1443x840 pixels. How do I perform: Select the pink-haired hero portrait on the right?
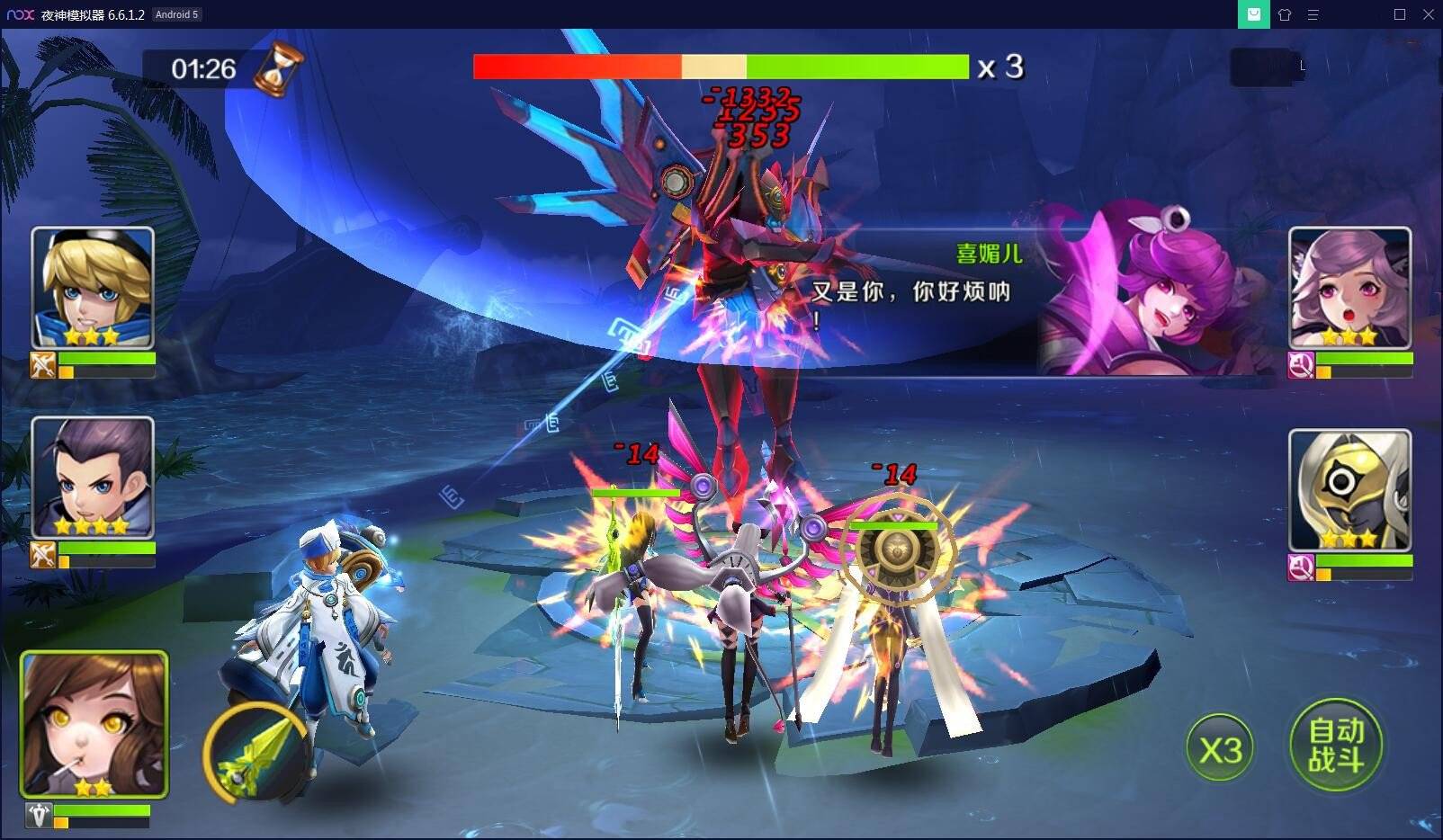click(x=1349, y=286)
